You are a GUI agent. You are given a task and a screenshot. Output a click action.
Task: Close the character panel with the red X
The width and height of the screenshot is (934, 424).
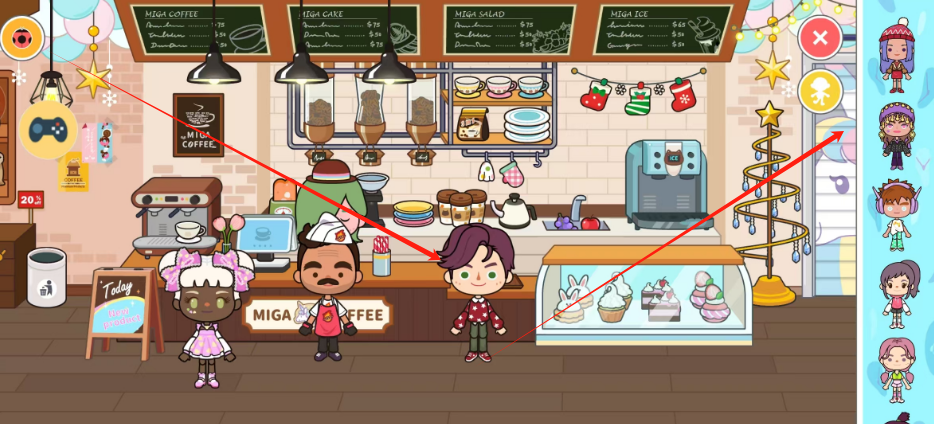click(x=820, y=39)
